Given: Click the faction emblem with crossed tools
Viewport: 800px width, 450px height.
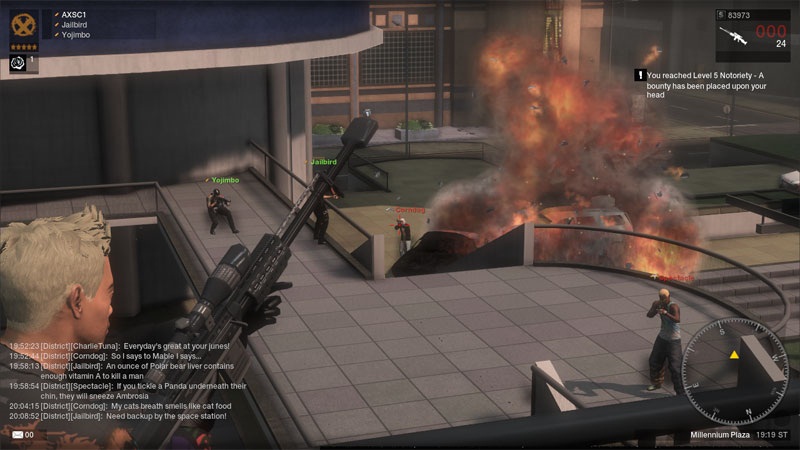Looking at the screenshot, I should (x=25, y=24).
